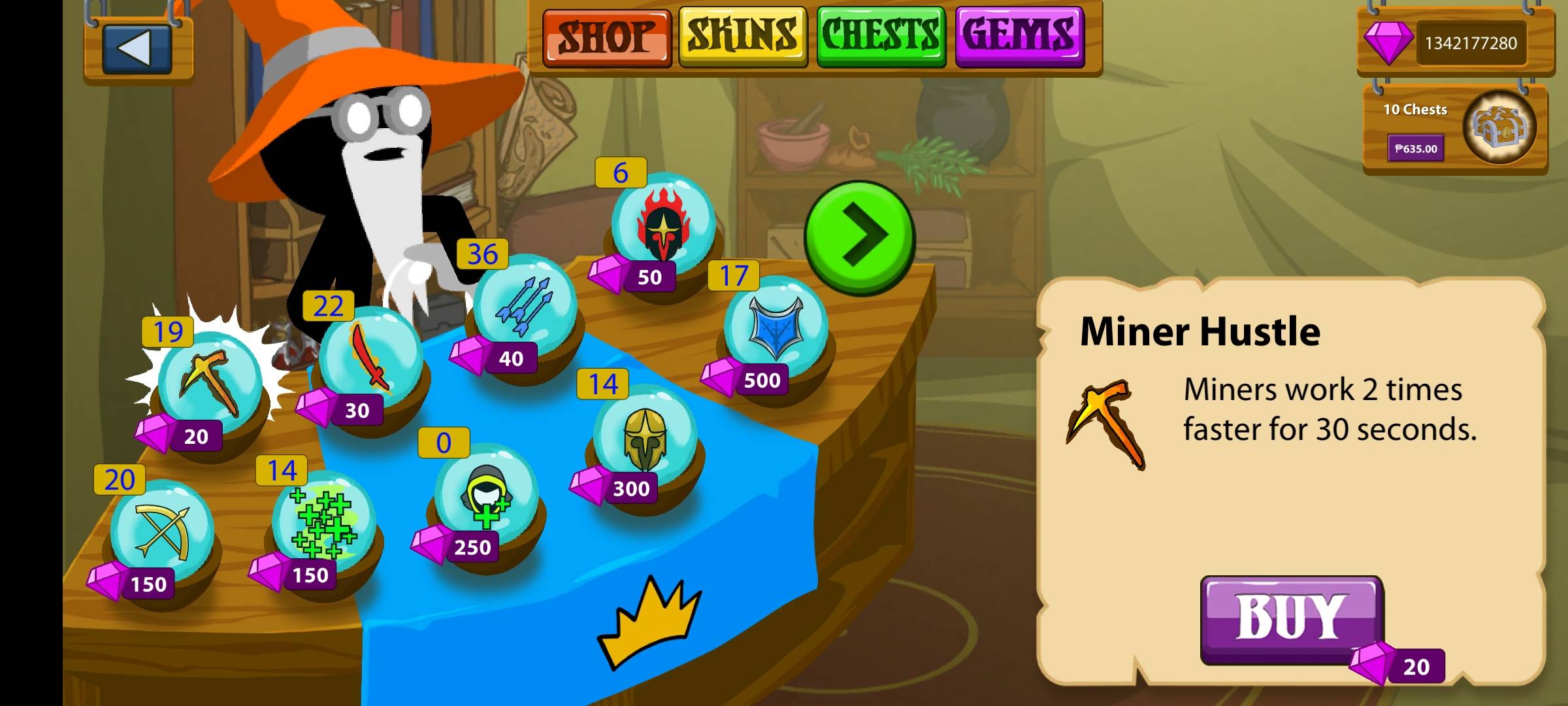Open the Skins tab
The height and width of the screenshot is (706, 1568).
point(743,37)
